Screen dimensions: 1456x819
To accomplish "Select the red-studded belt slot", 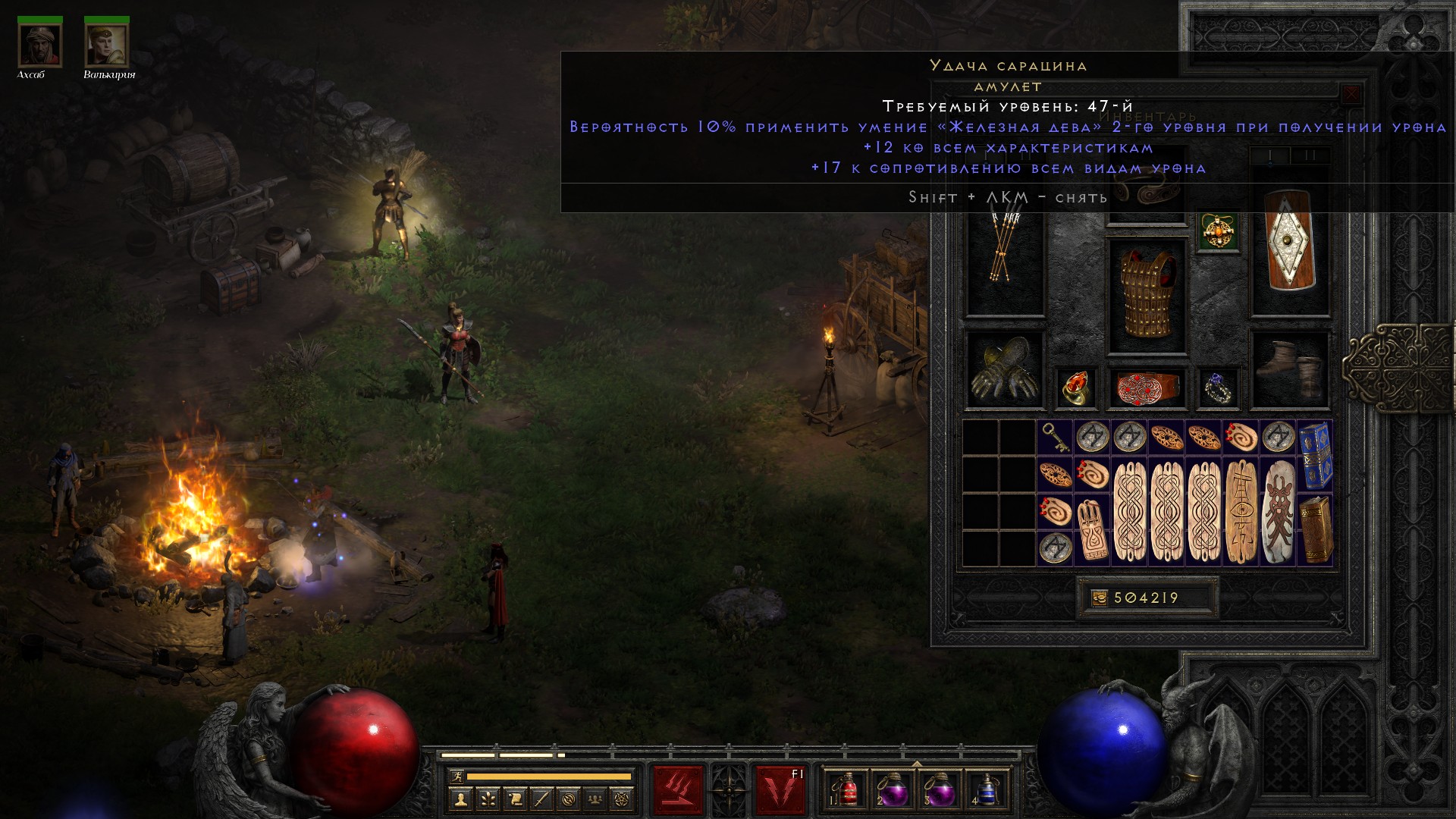I will pyautogui.click(x=1147, y=388).
